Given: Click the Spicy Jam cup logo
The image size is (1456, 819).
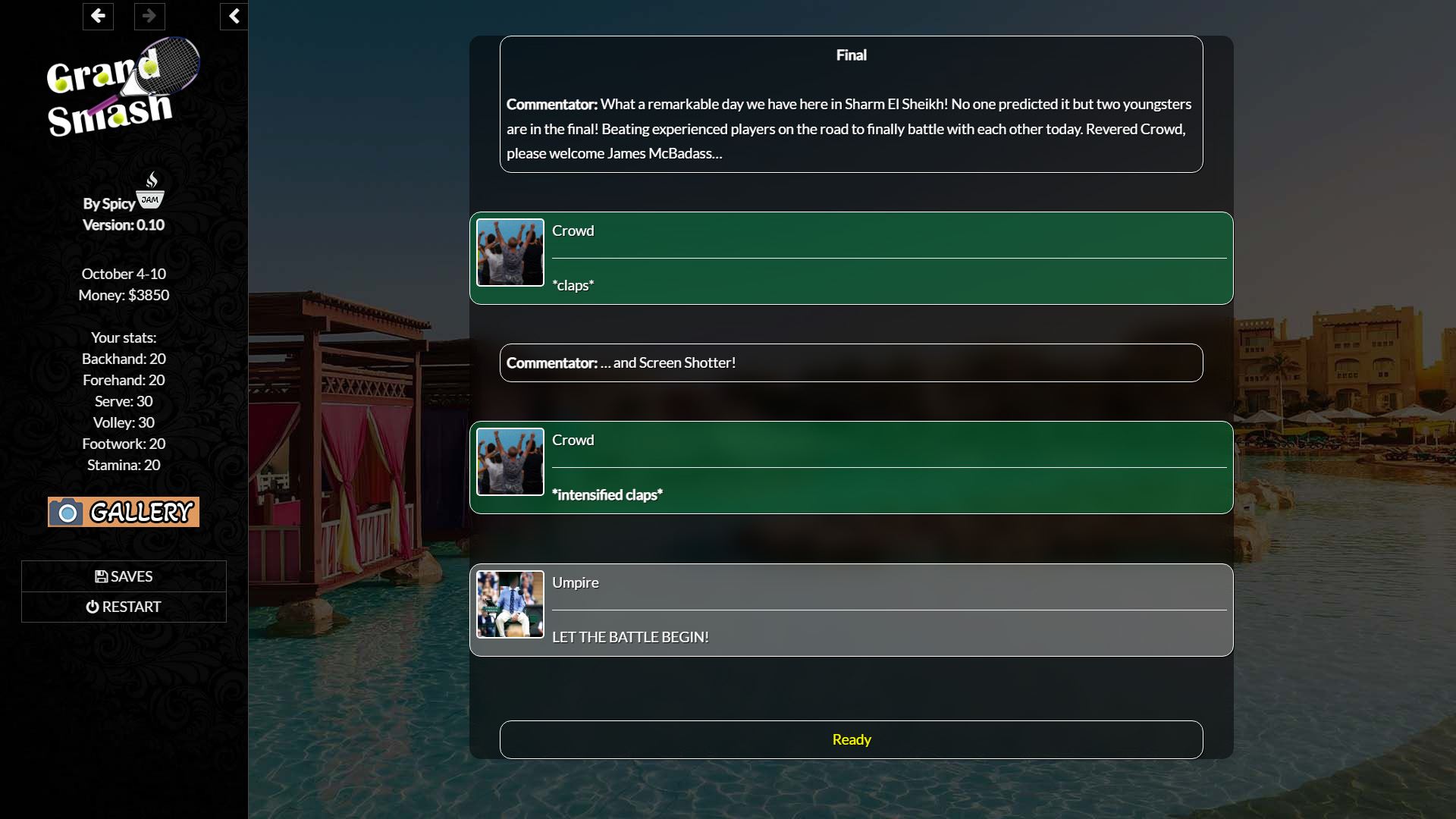Looking at the screenshot, I should coord(151,190).
